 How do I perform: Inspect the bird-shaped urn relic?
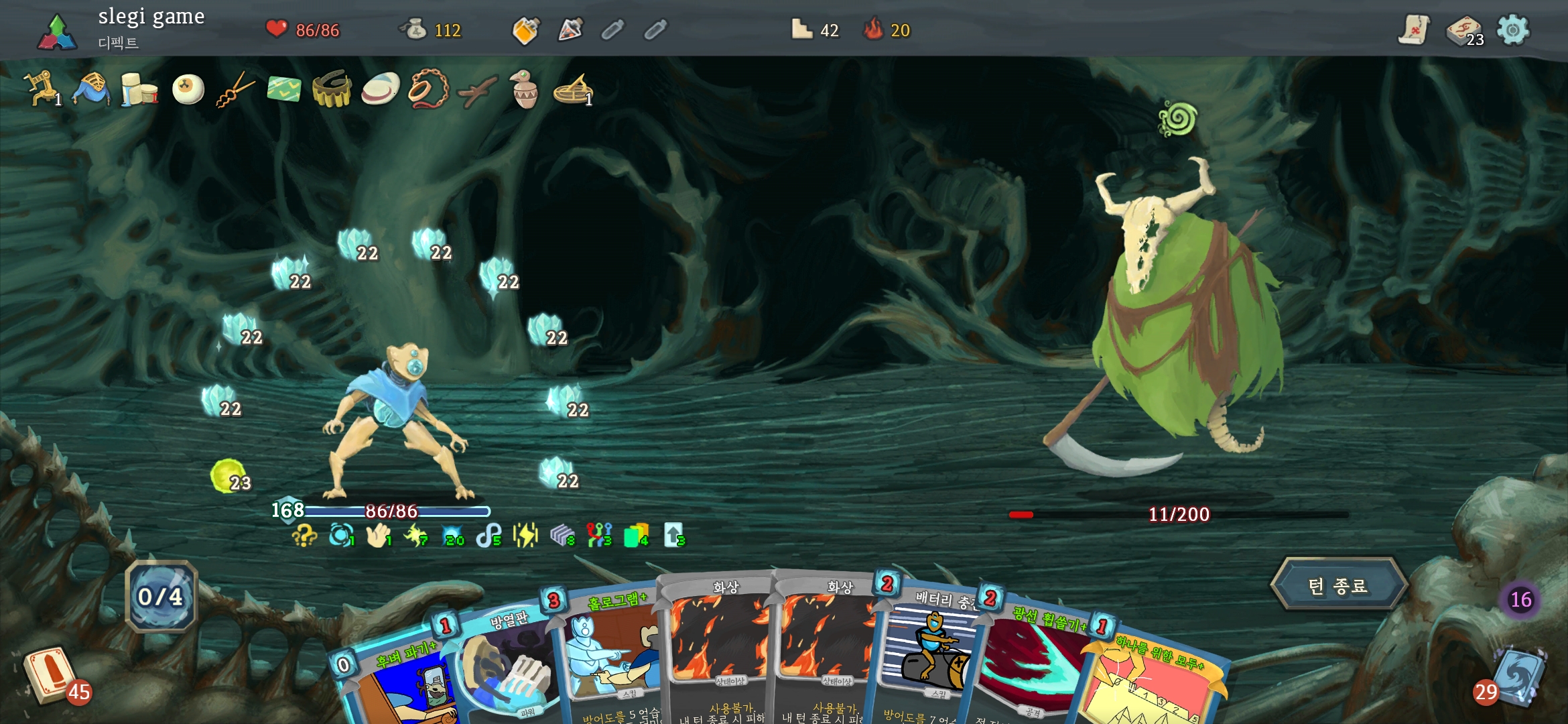click(x=524, y=89)
